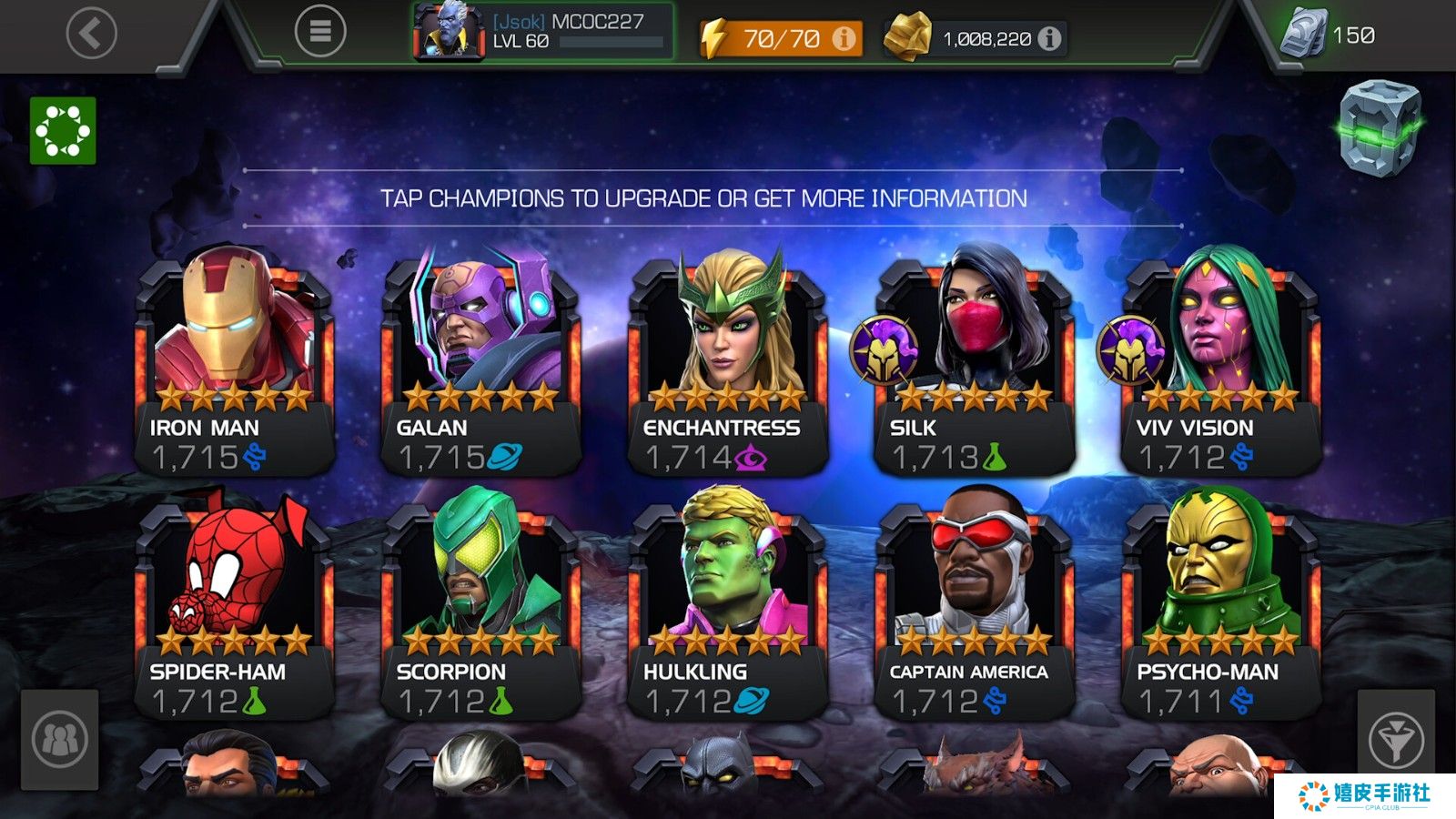Open the team group button

[60, 739]
